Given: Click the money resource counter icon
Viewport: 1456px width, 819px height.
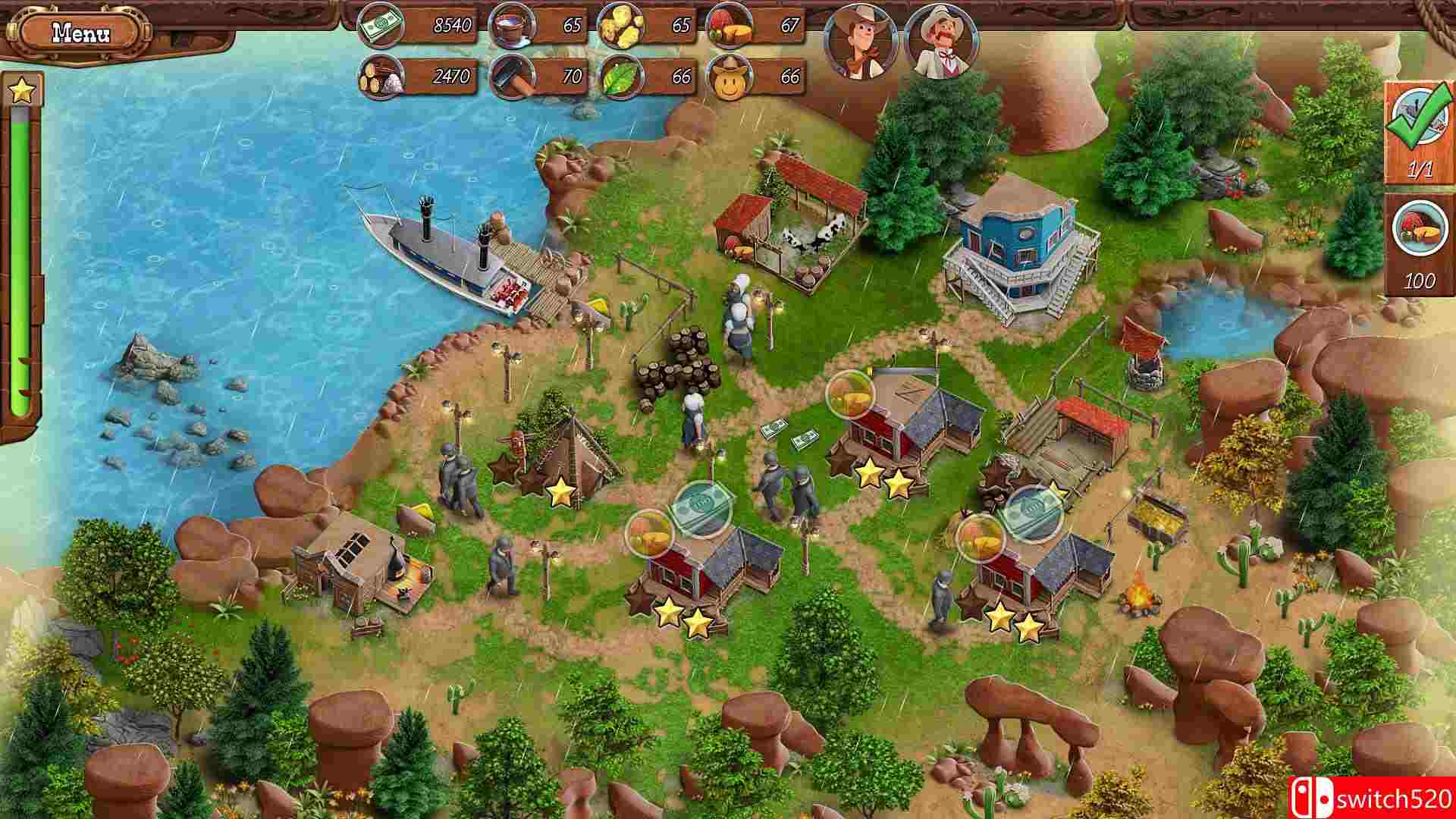Looking at the screenshot, I should tap(381, 24).
